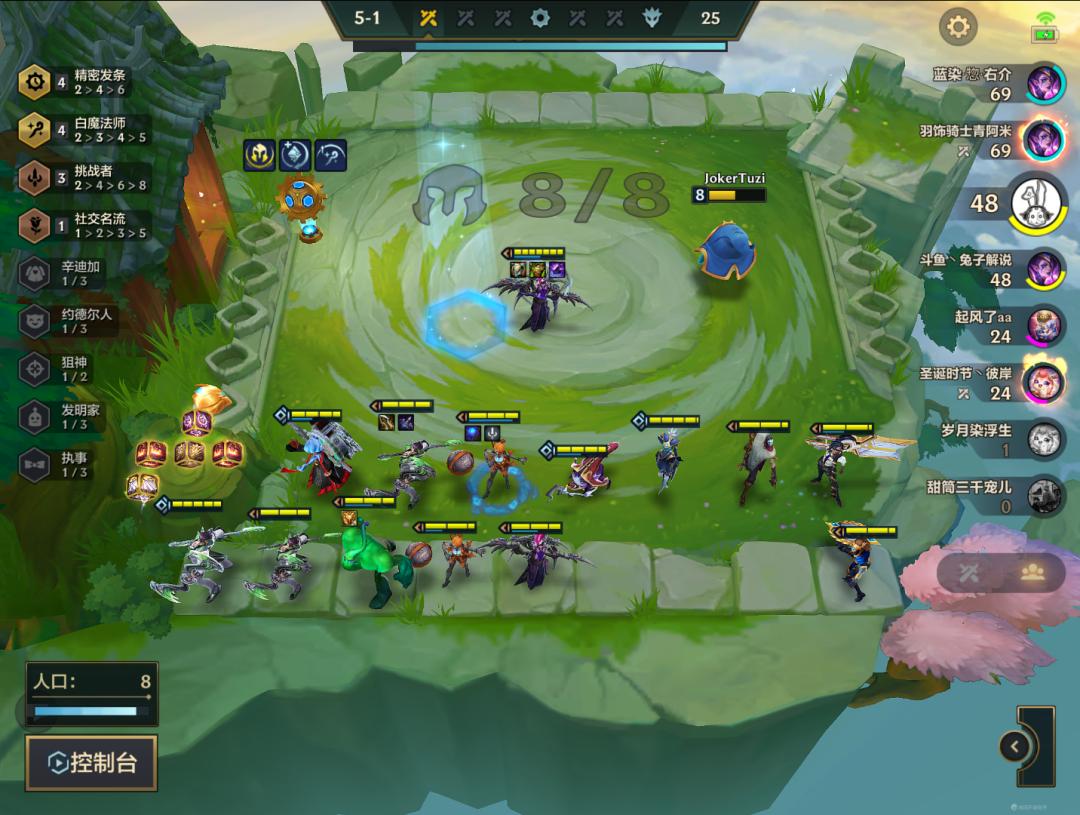The image size is (1080, 815).
Task: Show details for the 挑战者 trait
Action: point(84,178)
